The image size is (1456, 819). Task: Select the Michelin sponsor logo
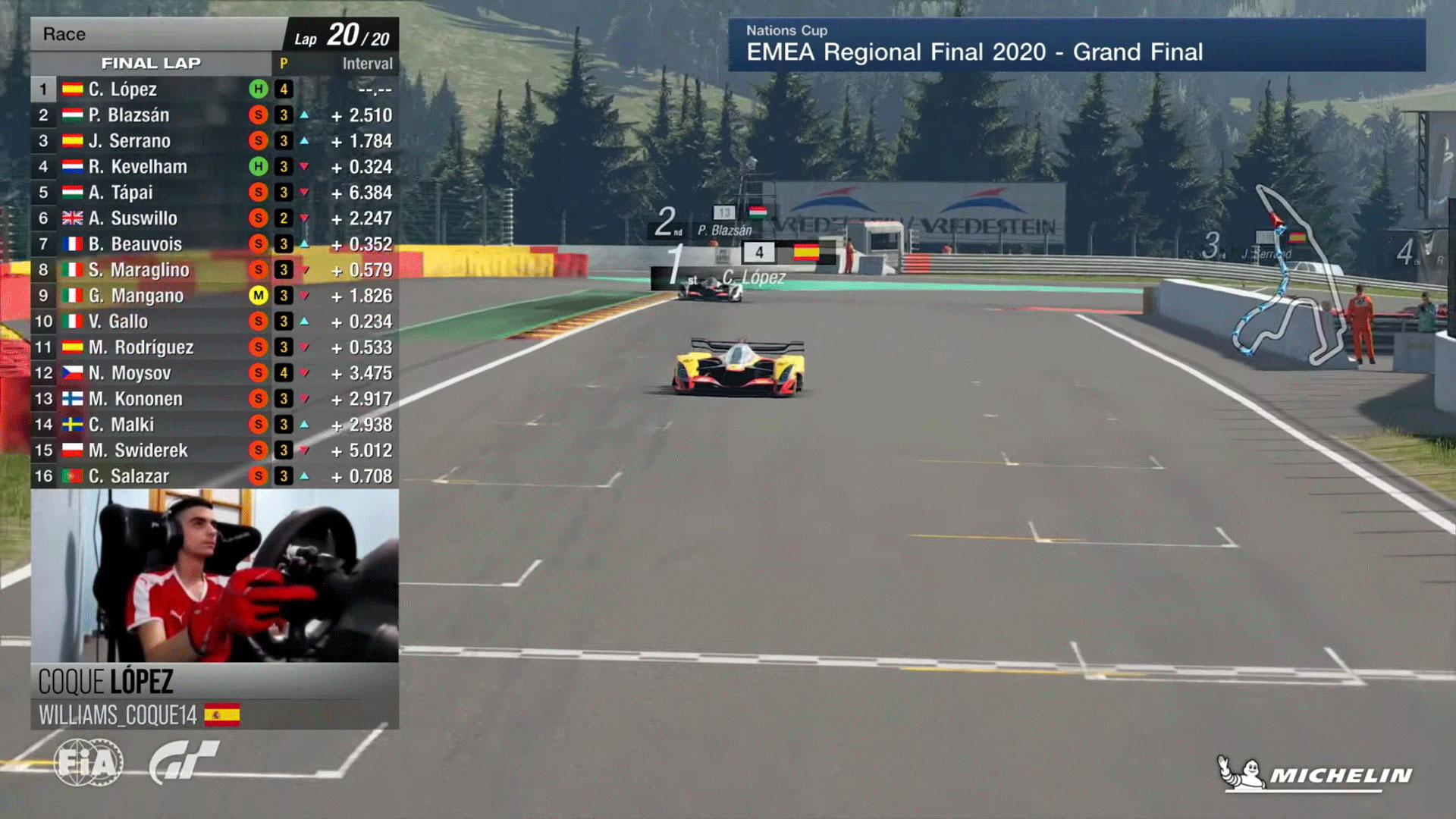coord(1315,774)
